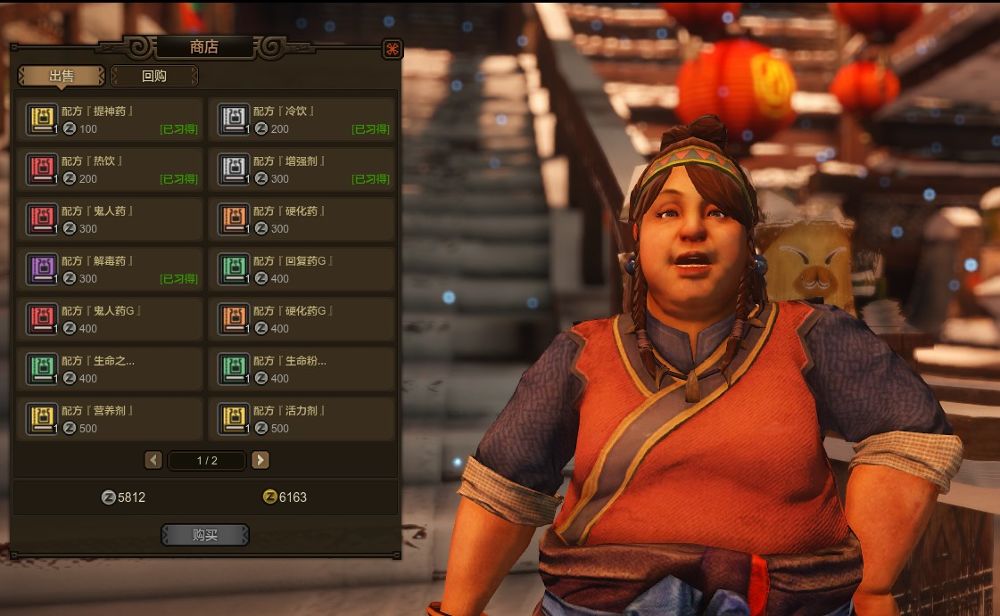1000x616 pixels.
Task: Select the 提神药 recipe
Action: click(110, 119)
